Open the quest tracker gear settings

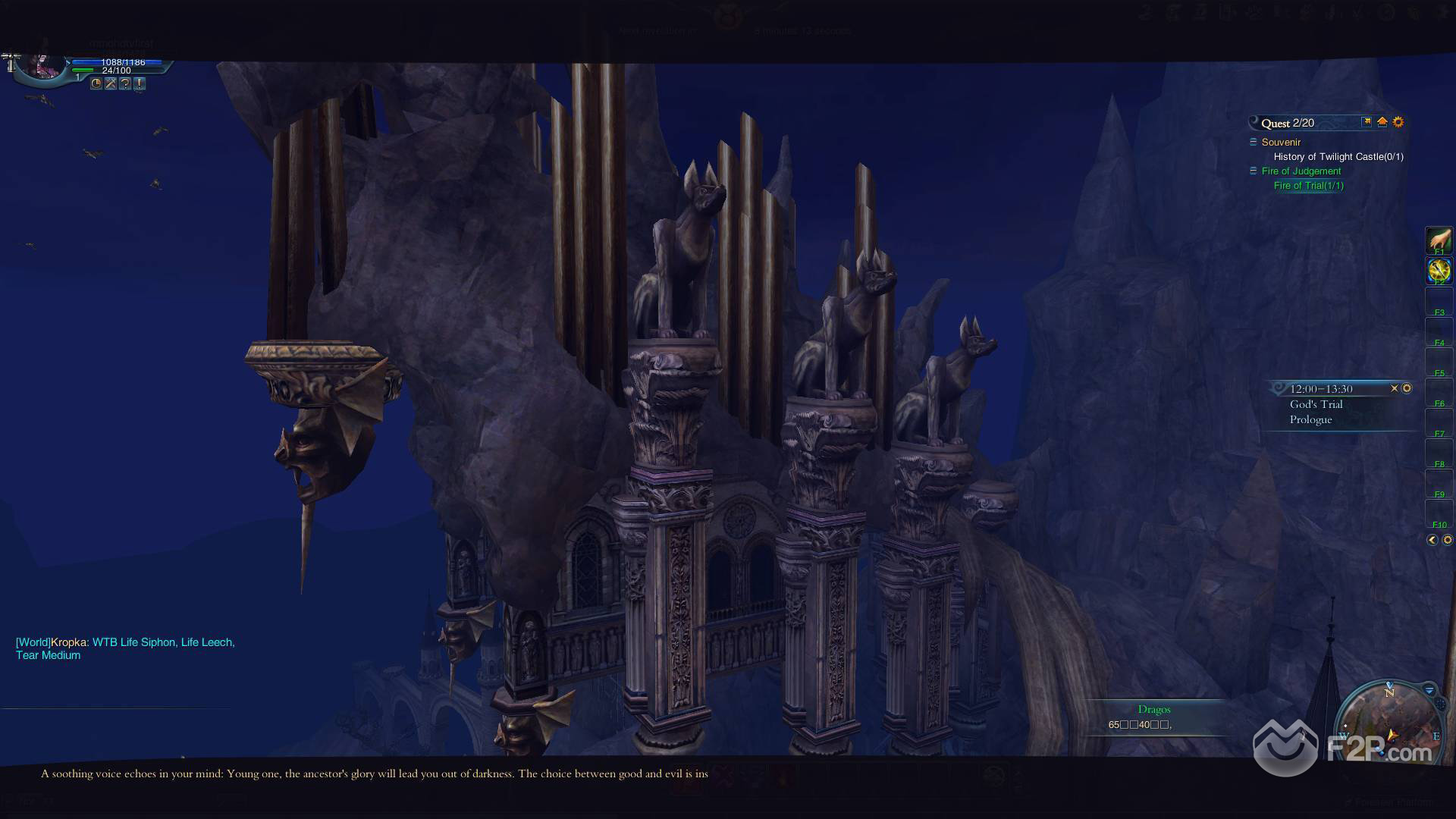coord(1398,121)
